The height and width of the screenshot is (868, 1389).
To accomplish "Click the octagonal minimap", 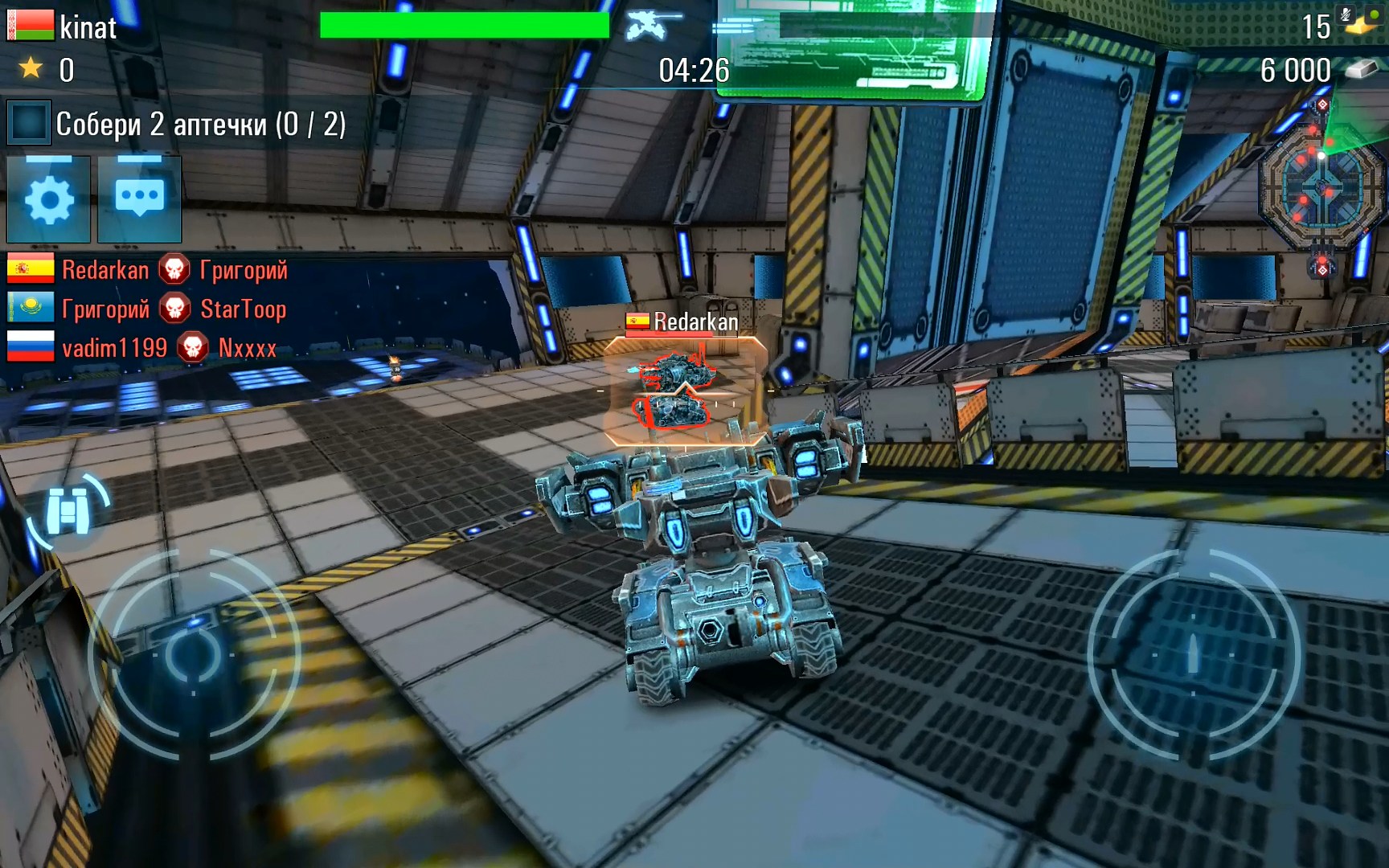I will point(1321,190).
